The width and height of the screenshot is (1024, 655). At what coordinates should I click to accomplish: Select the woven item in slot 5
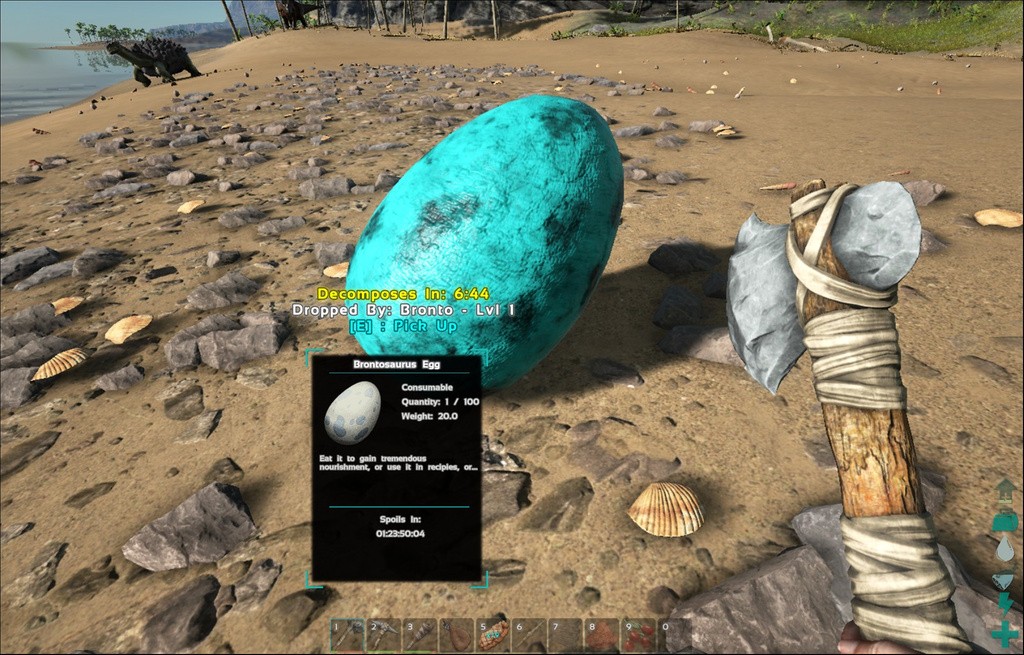(493, 635)
